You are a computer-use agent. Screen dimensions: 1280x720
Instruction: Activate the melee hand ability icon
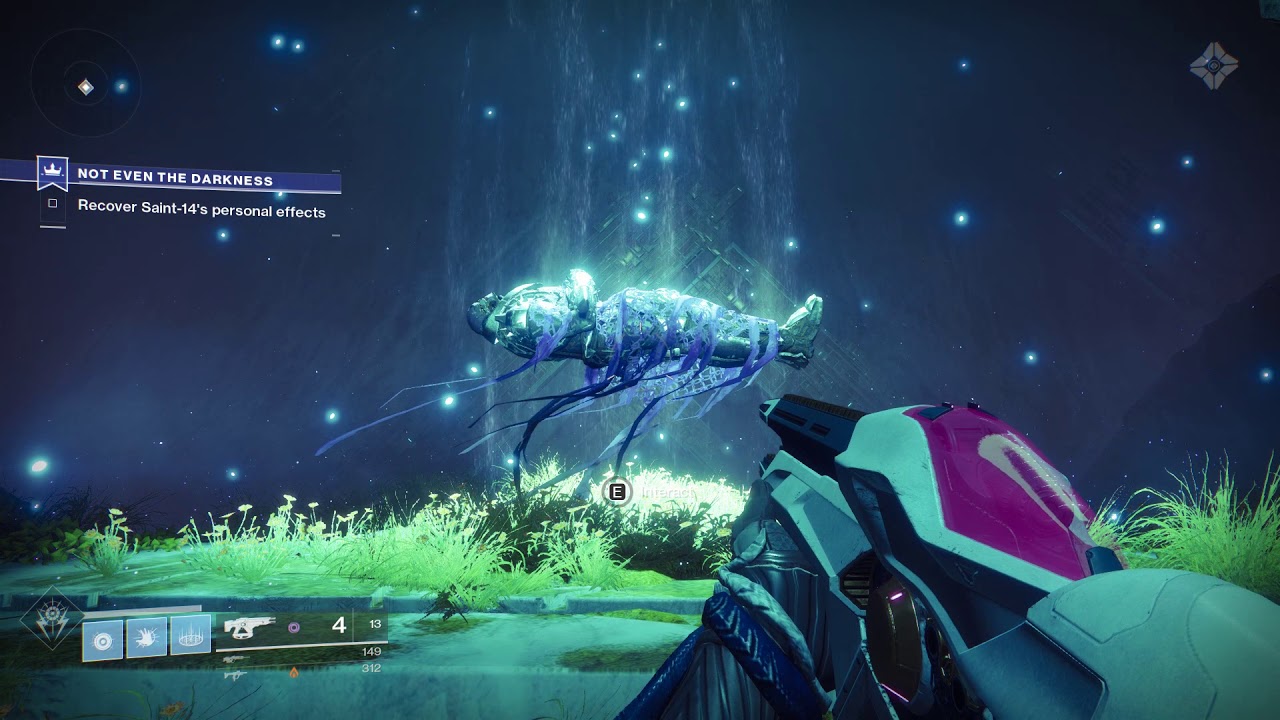tap(146, 636)
